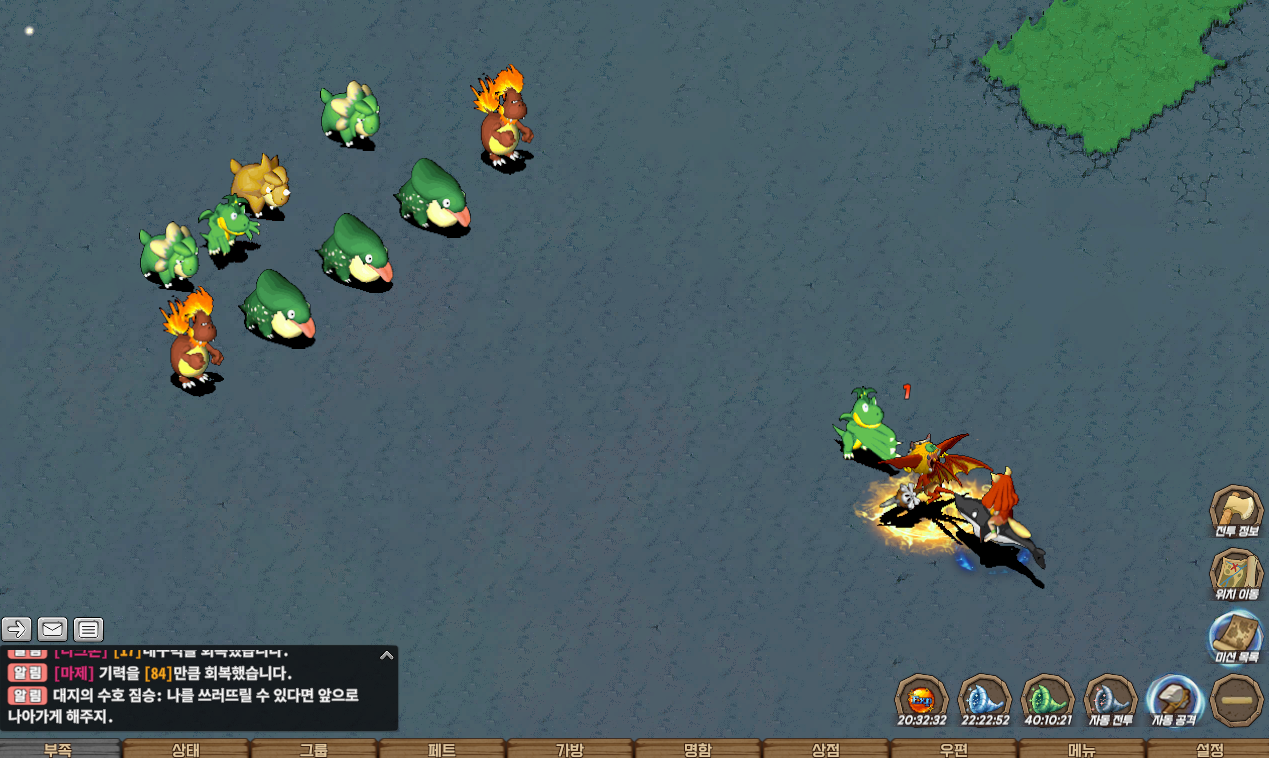Screen dimensions: 1269x758
Task: Open the 설정 (Settings) menu
Action: (1209, 749)
